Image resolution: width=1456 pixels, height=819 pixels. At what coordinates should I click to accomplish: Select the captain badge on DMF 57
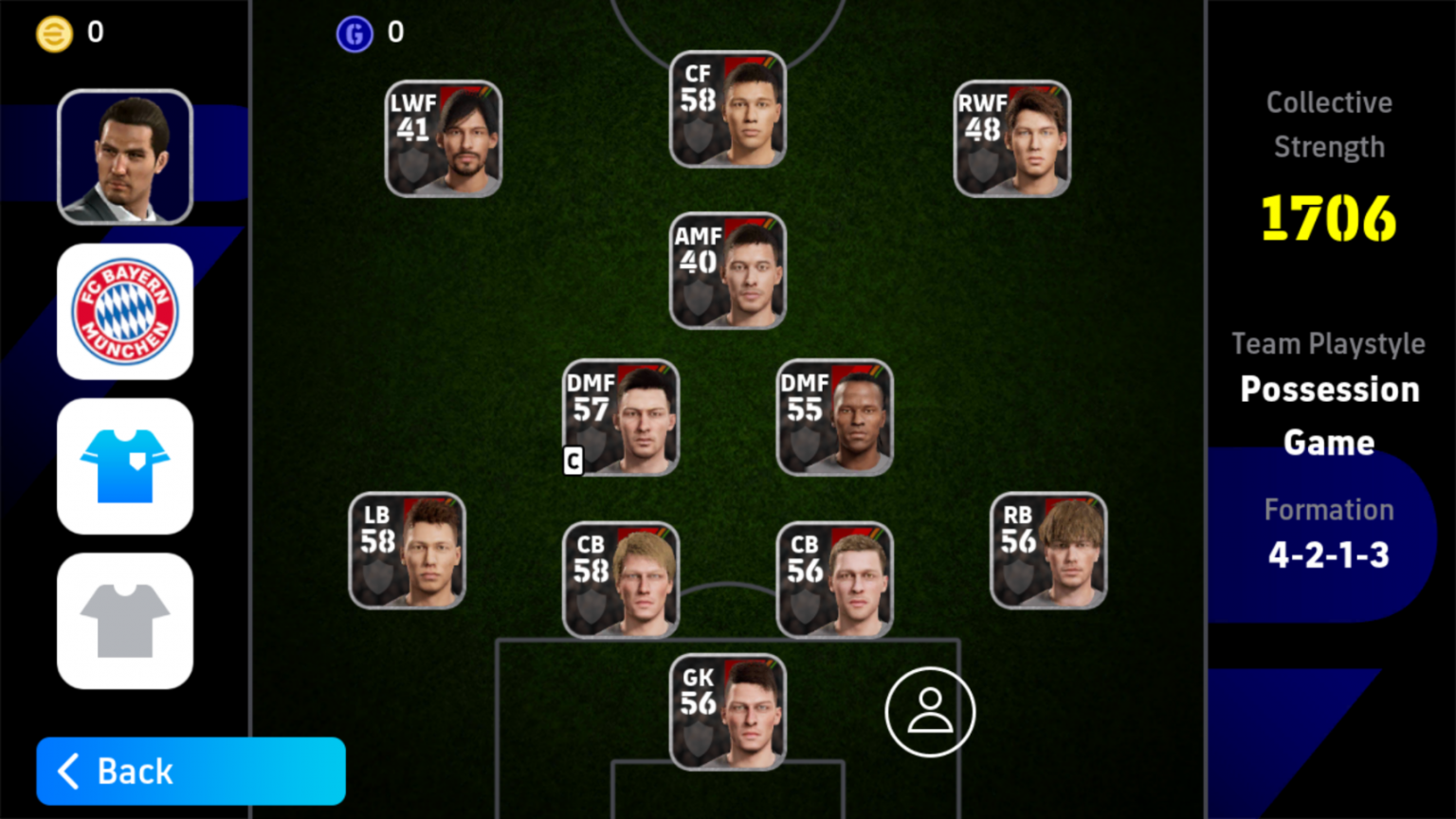pos(573,462)
